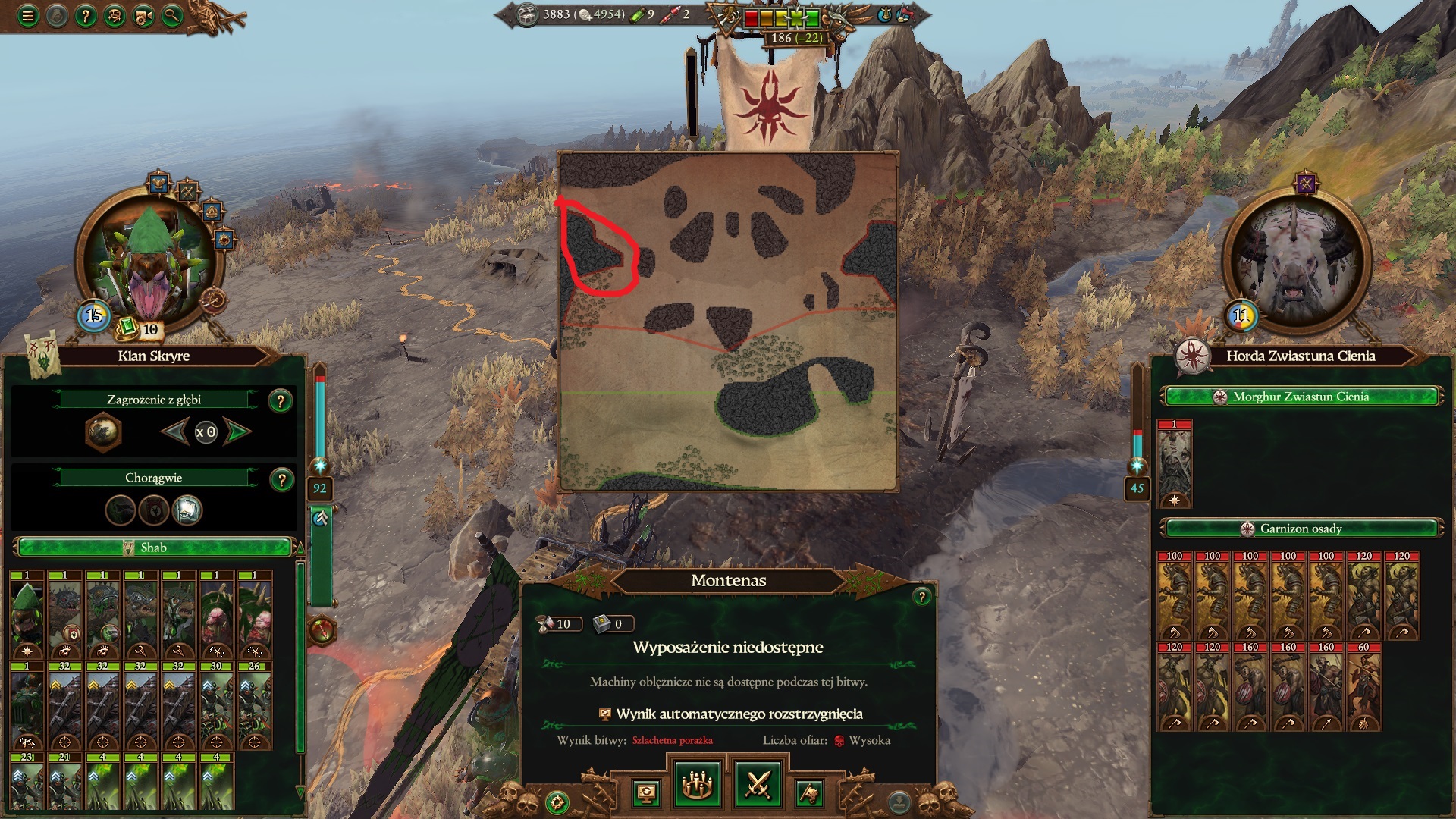Toggle the middle banner icon under Chorągwie
Image resolution: width=1456 pixels, height=819 pixels.
pyautogui.click(x=155, y=510)
